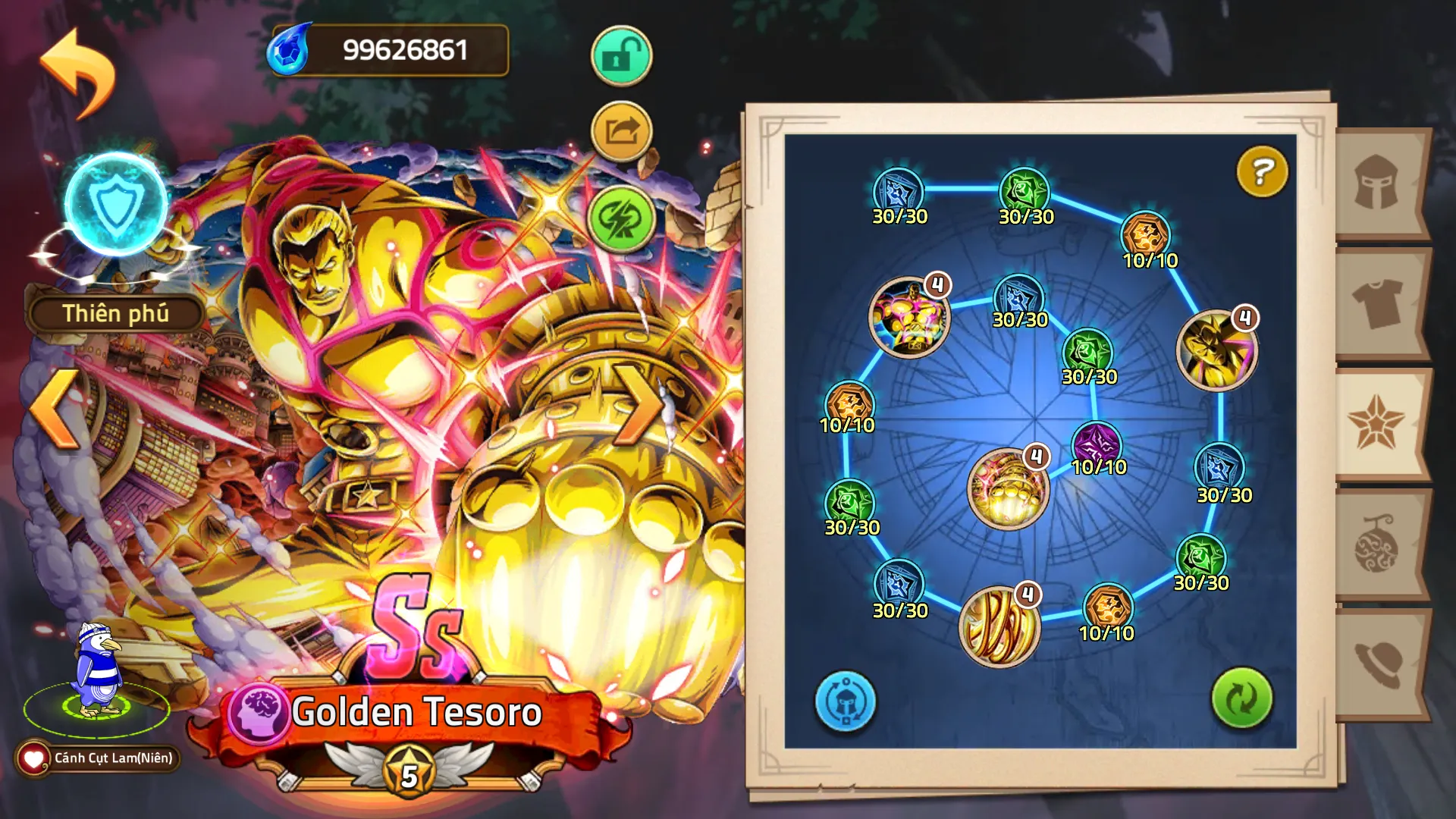Screen dimensions: 1456x819
Task: Toggle the green padlock button
Action: point(621,56)
